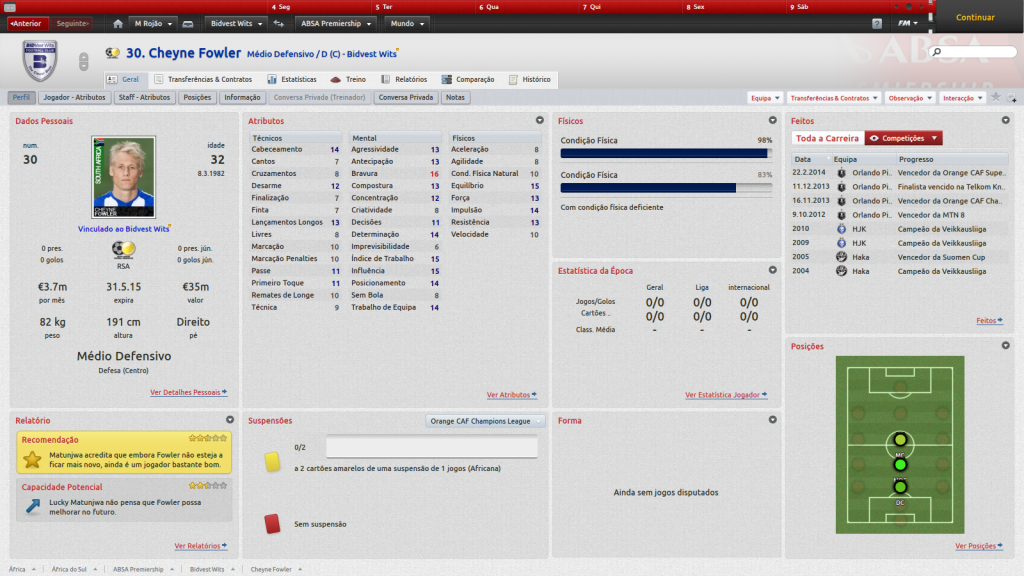Switch to the Transferências & Contratos tab
The image size is (1024, 576).
(x=203, y=79)
